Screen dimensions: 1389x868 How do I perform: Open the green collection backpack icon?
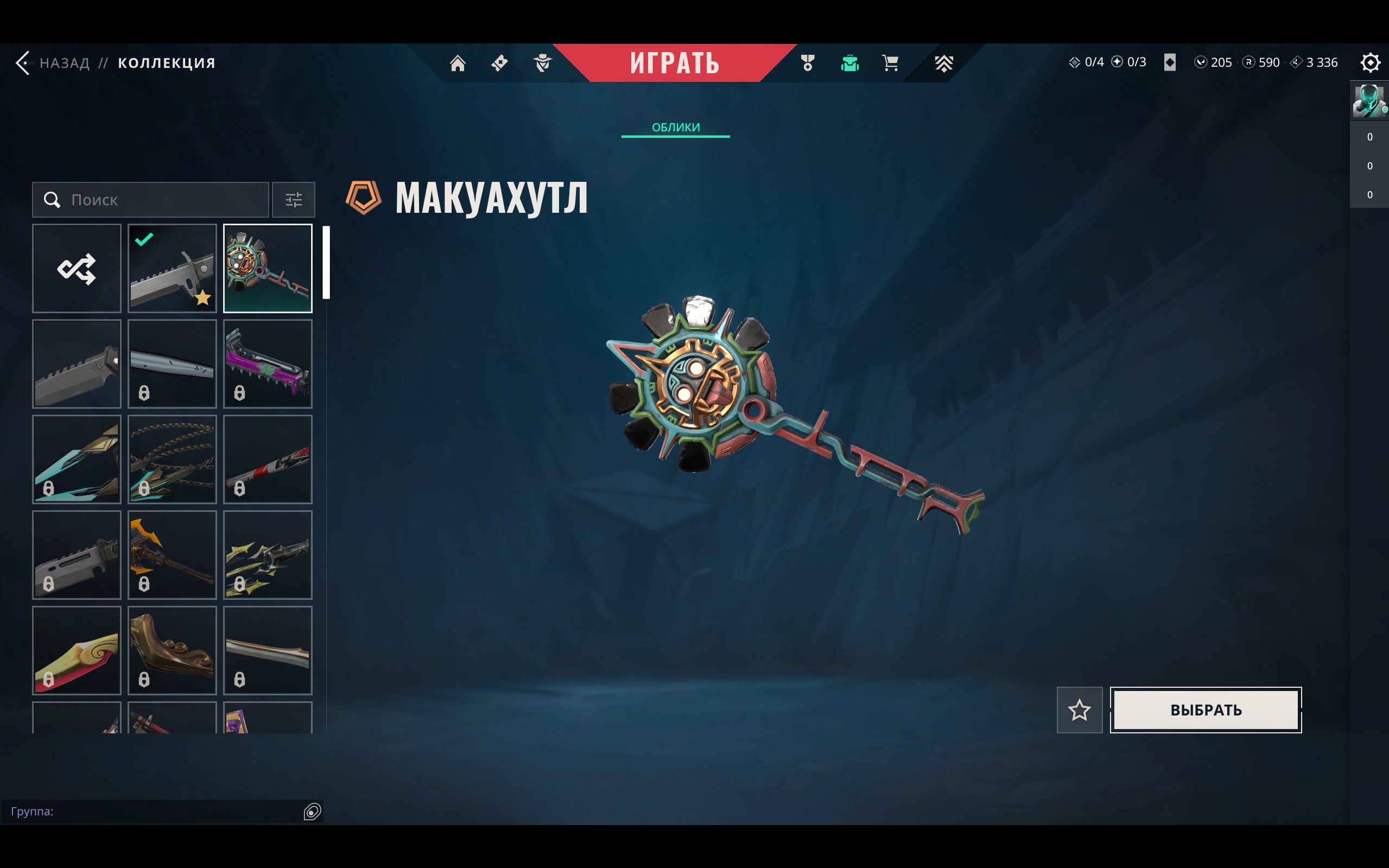(849, 62)
